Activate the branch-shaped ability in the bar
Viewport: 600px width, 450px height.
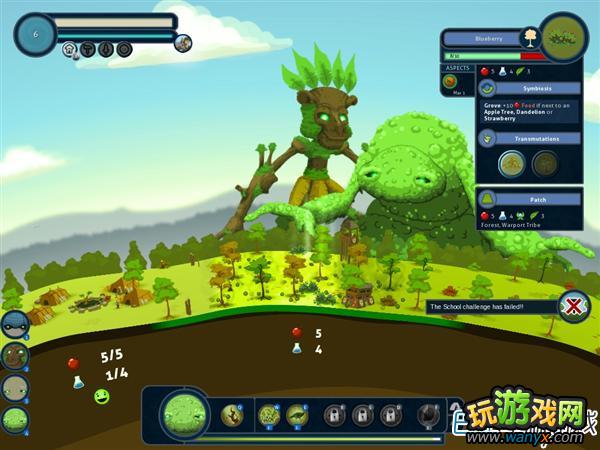pos(232,413)
